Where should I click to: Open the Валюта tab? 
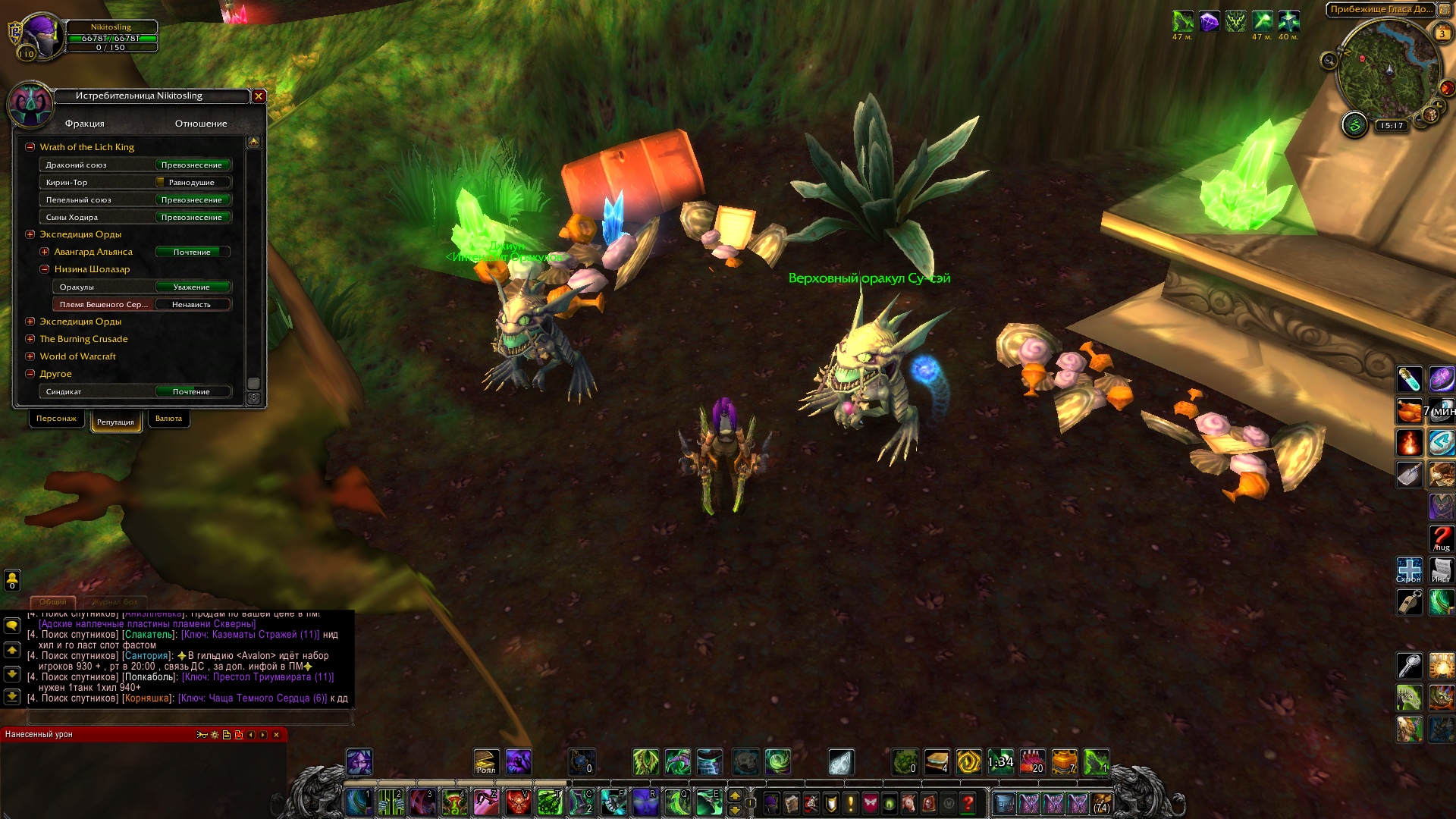coord(168,419)
